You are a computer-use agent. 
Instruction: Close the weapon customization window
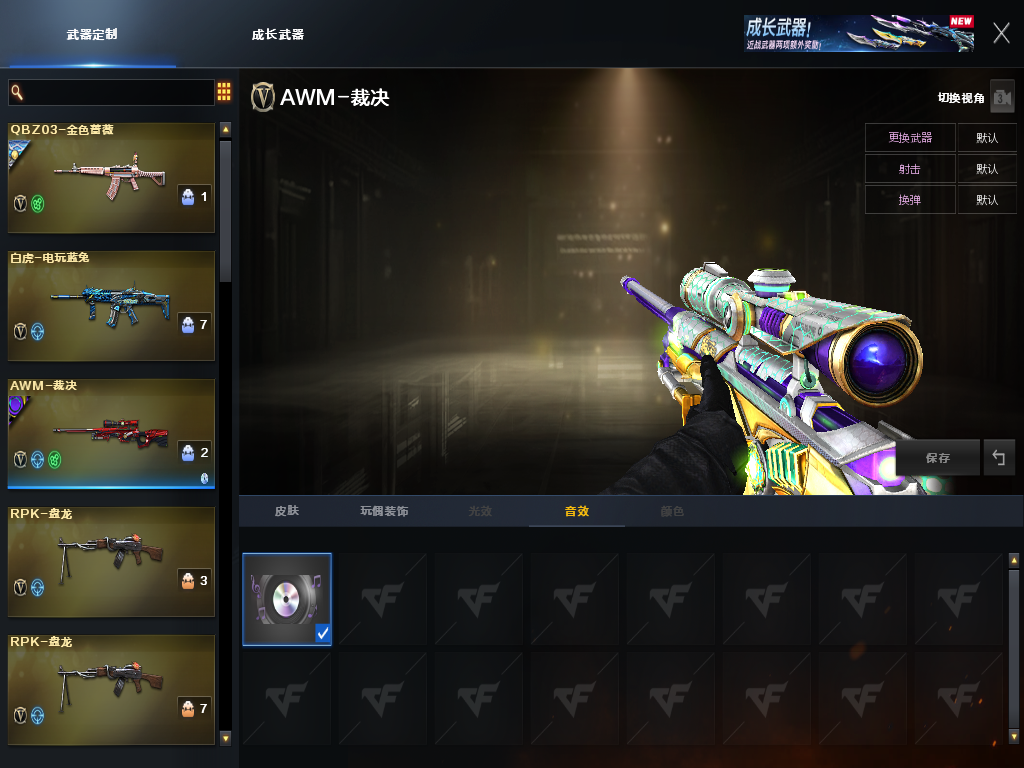[x=1001, y=33]
